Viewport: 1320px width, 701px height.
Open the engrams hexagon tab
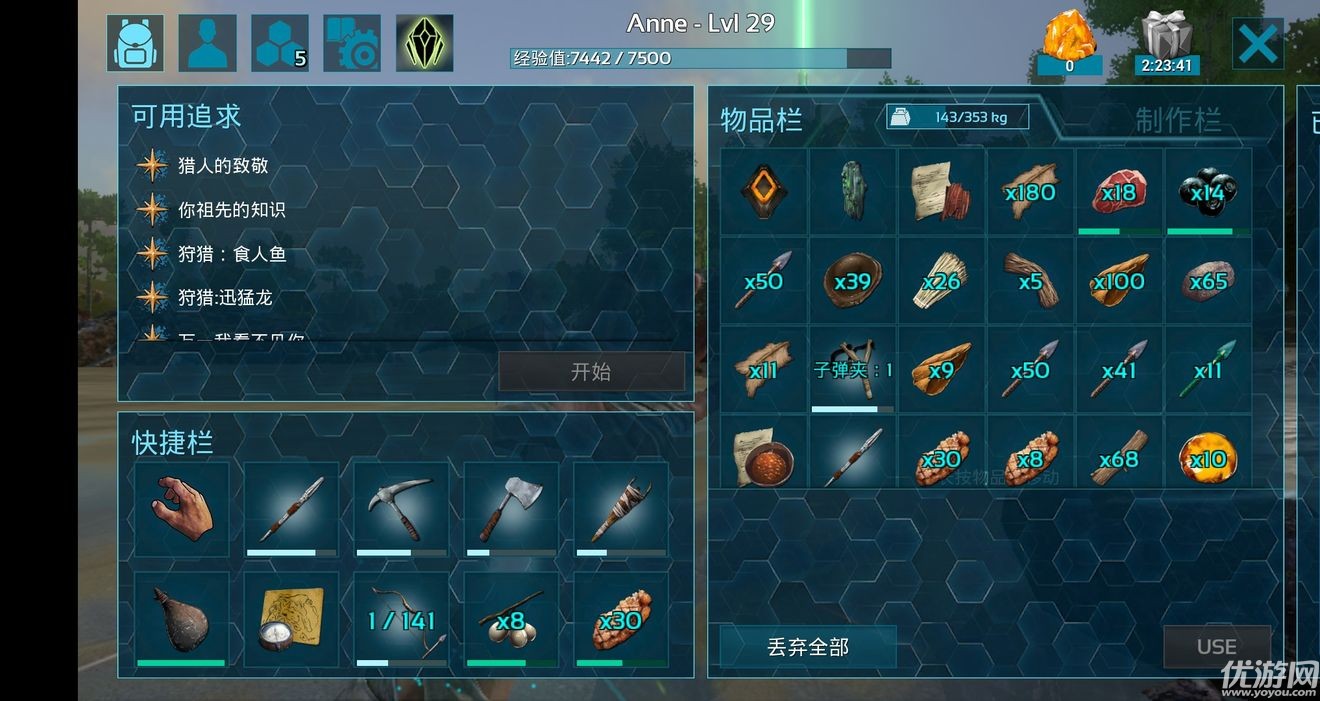[280, 43]
